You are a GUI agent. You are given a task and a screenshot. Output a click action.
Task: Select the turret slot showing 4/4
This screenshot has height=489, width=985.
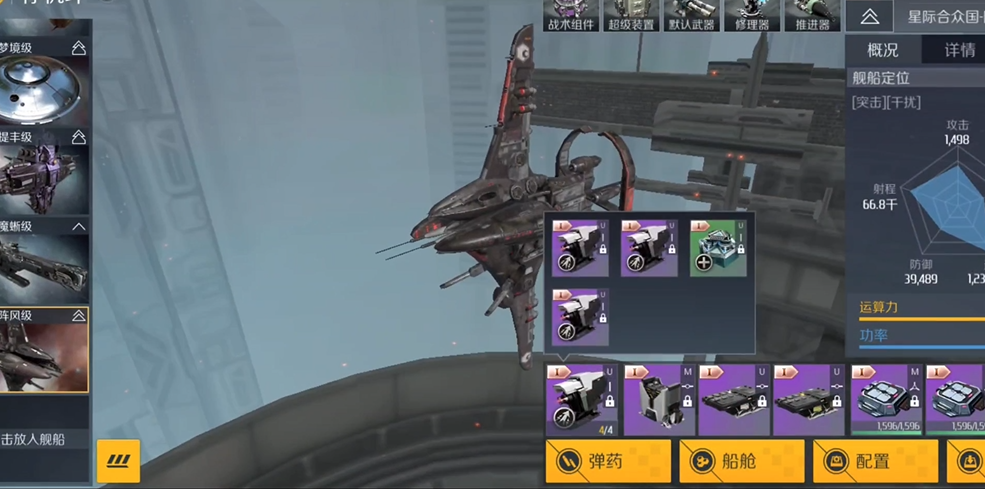(x=581, y=400)
